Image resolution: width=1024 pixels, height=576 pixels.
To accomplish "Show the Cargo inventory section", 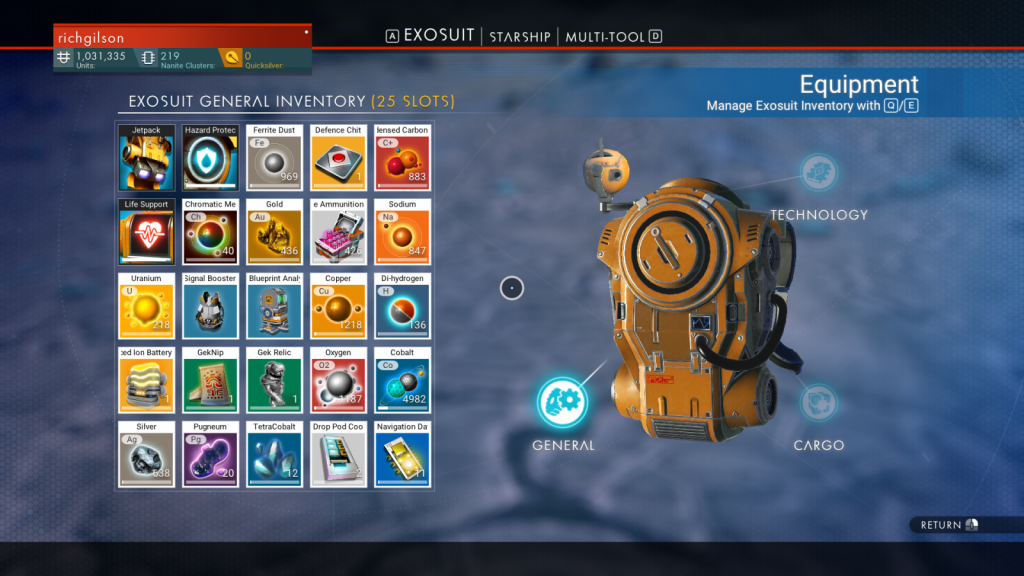I will [x=819, y=403].
